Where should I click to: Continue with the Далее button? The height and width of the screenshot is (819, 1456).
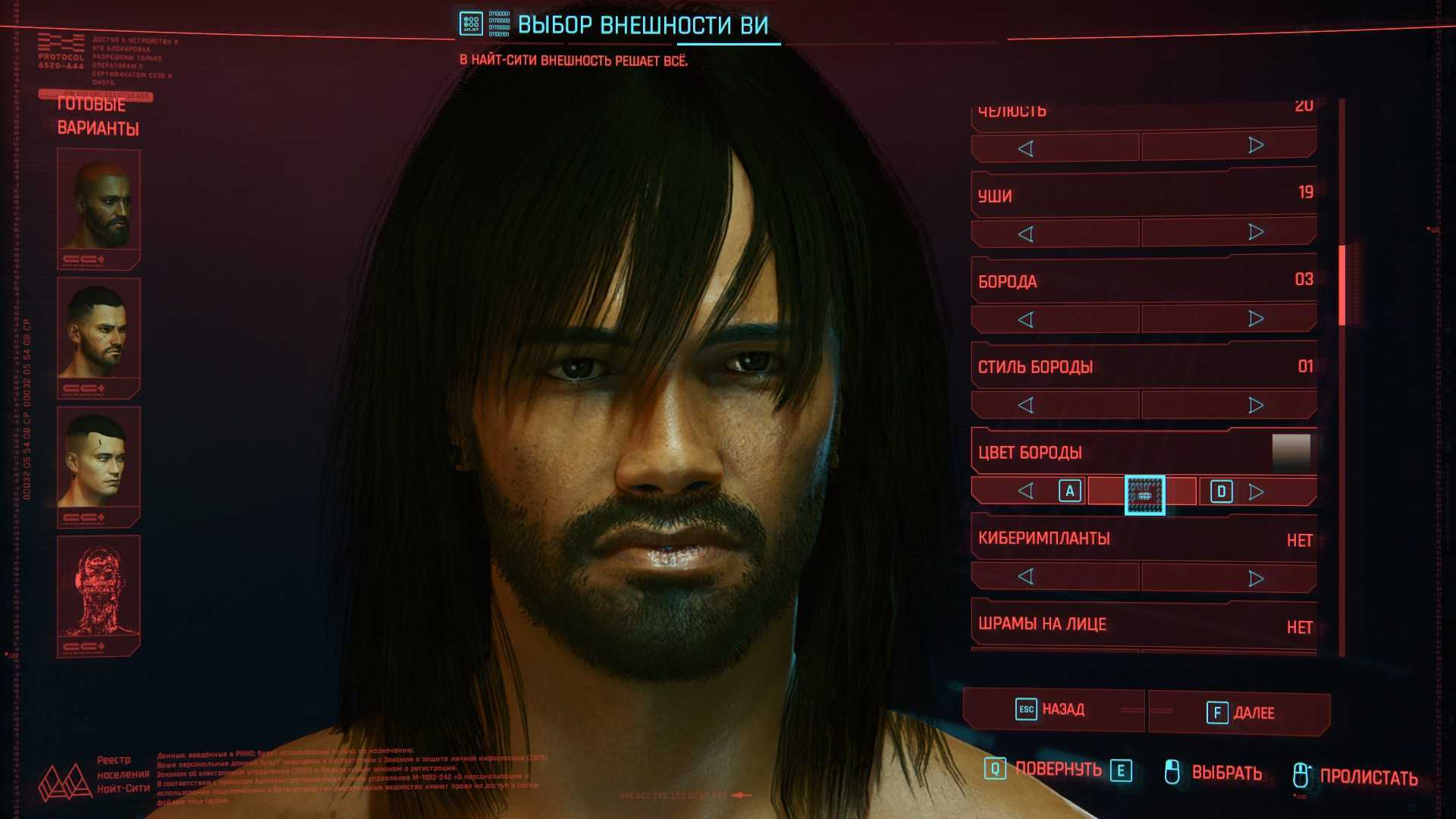pos(1241,713)
